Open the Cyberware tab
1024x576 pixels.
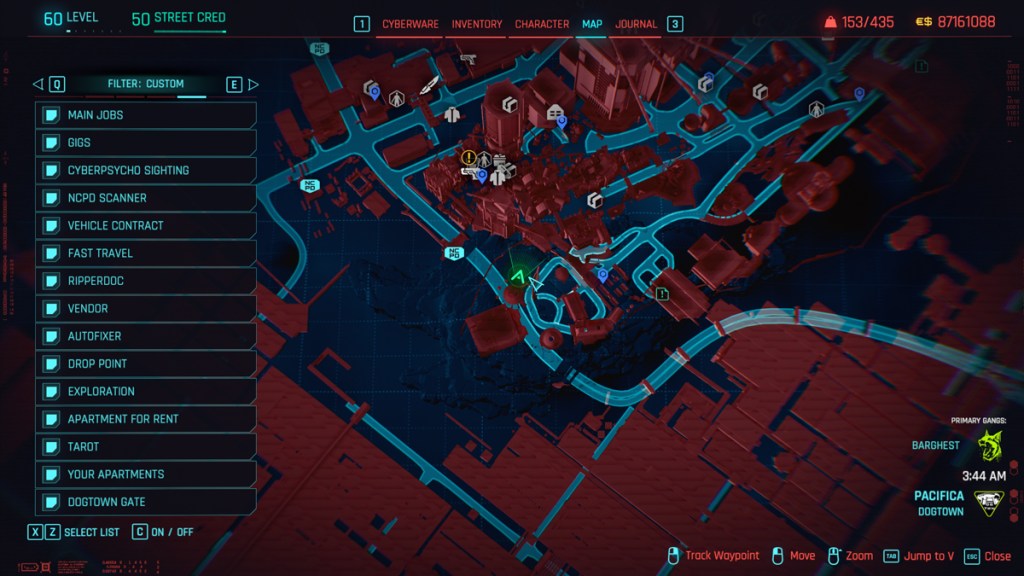[x=410, y=24]
